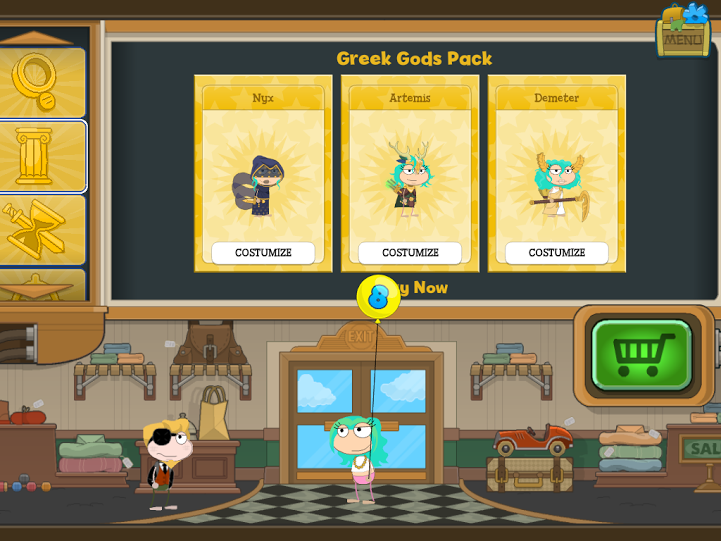
Task: Click COSTUMIZE under the Artemis card
Action: click(x=410, y=253)
